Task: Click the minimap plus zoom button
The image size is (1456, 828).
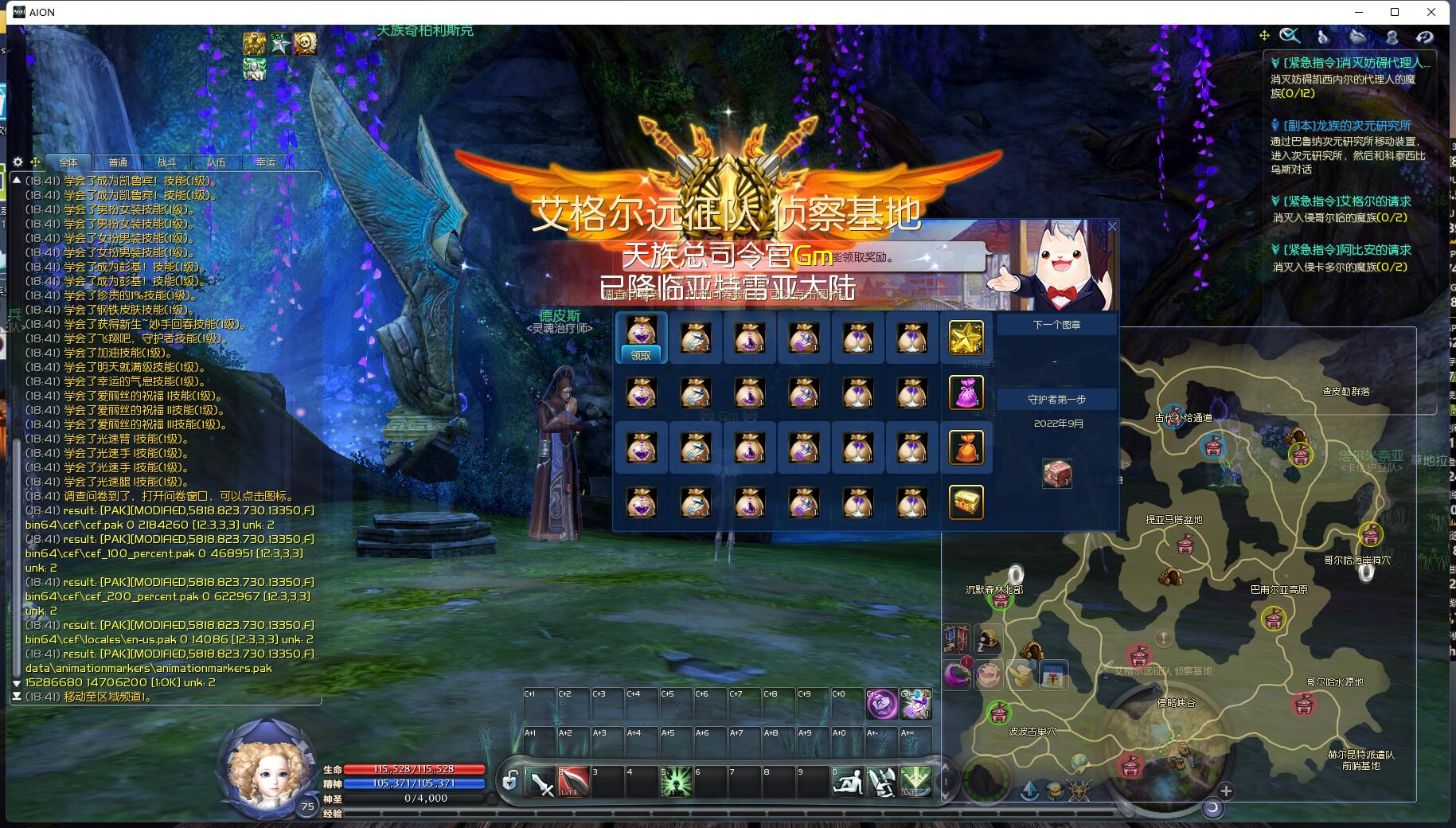Action: [1226, 791]
